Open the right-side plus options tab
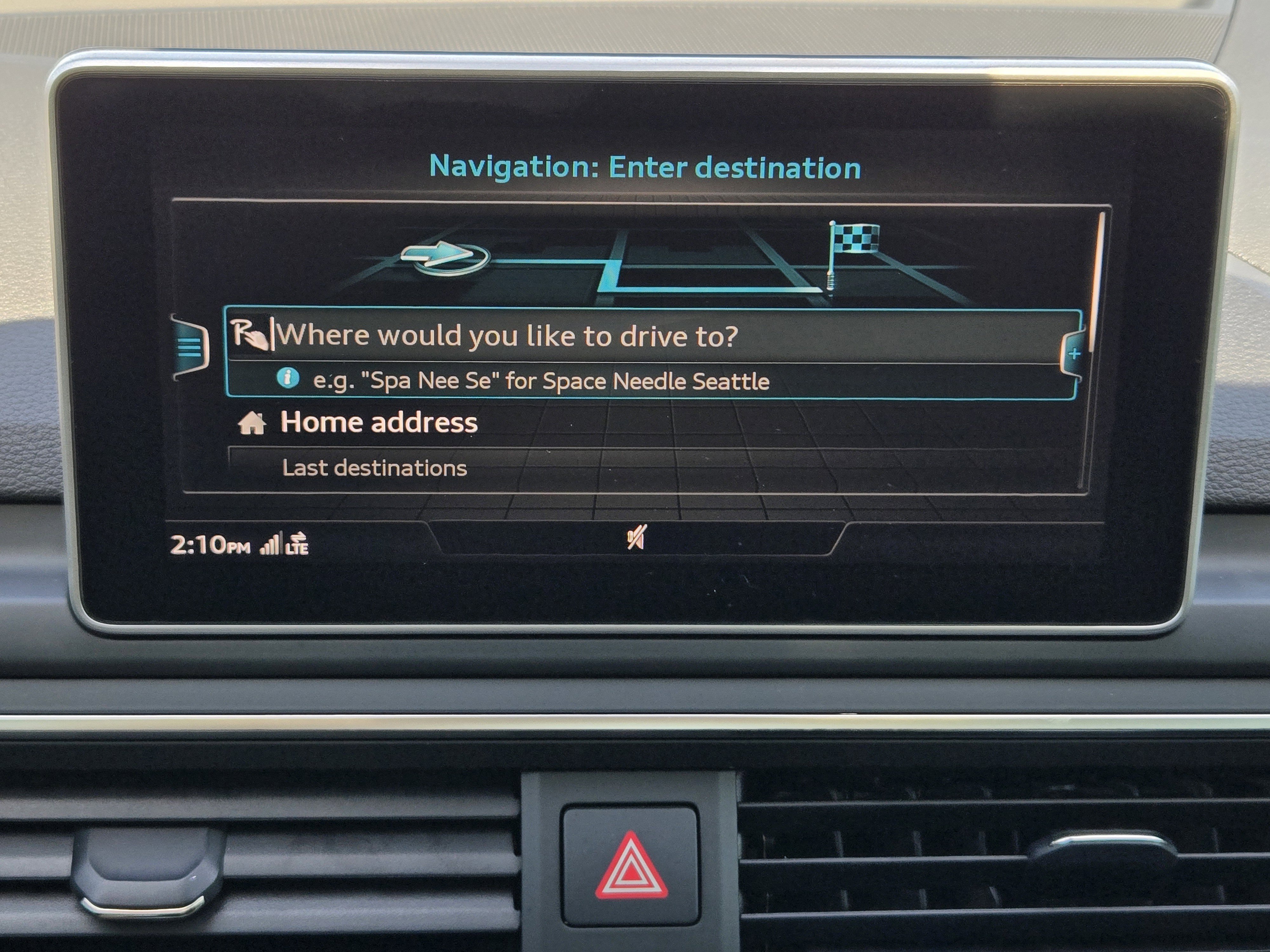The height and width of the screenshot is (952, 1270). click(1074, 354)
